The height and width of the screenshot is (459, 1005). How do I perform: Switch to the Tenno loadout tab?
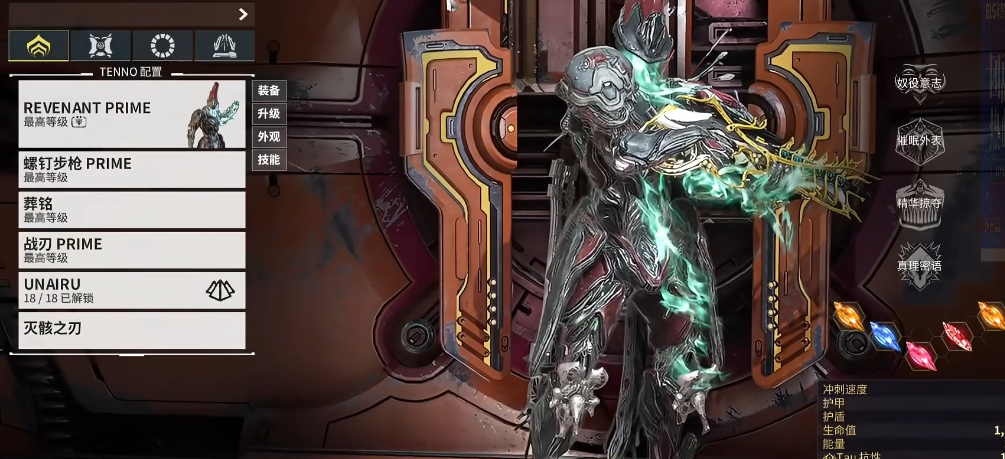39,45
